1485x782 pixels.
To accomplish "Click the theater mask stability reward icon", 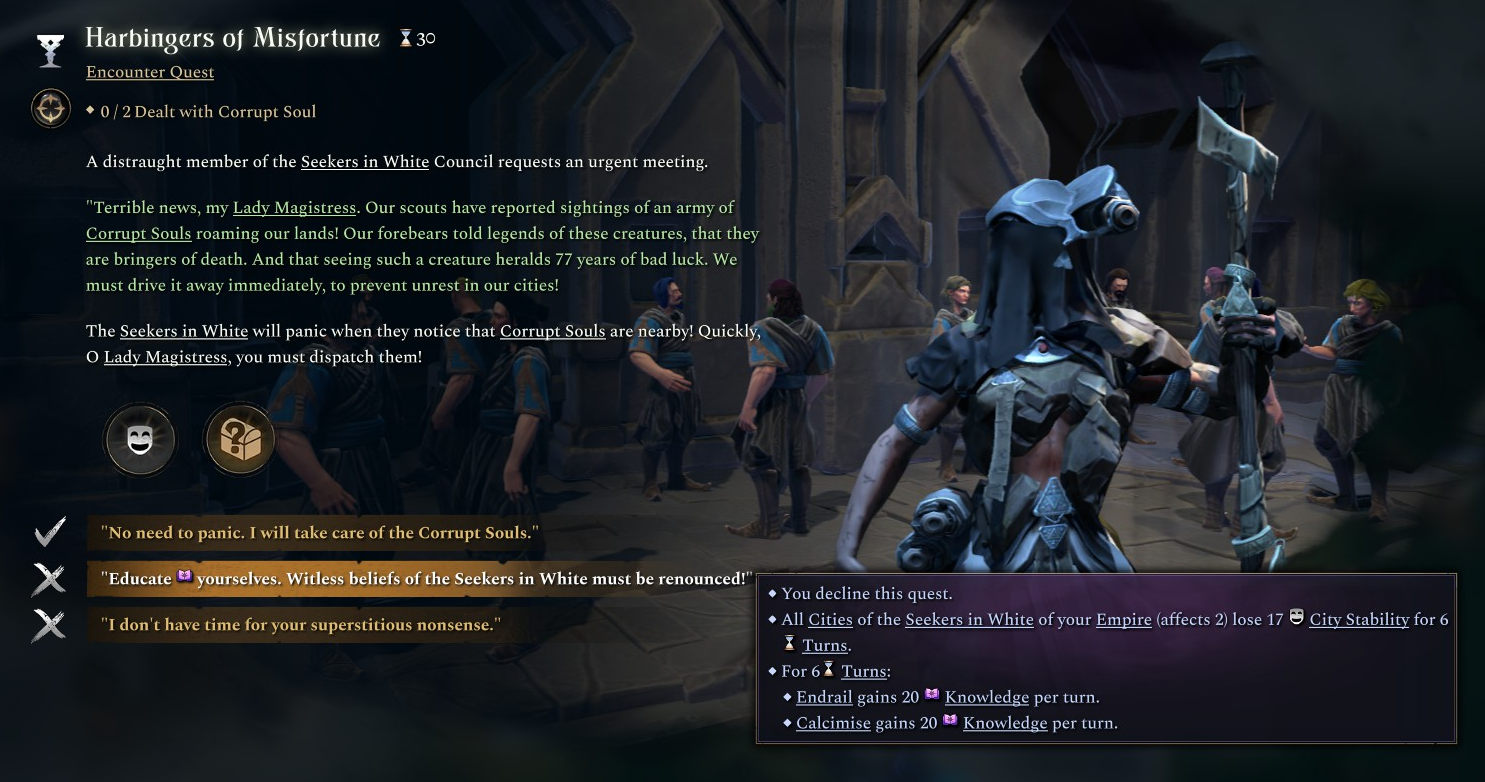I will (x=140, y=440).
